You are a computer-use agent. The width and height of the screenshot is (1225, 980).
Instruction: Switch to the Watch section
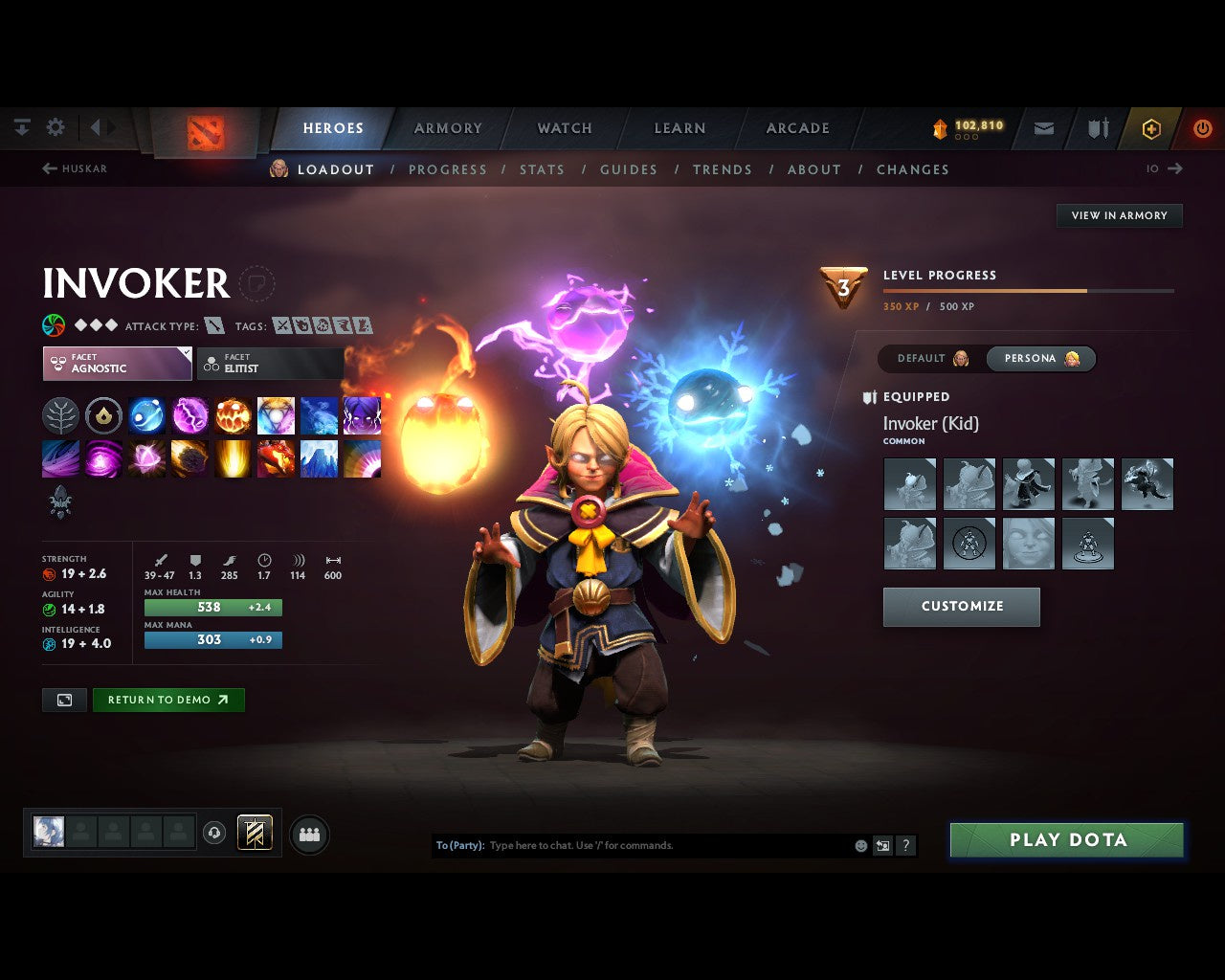565,128
